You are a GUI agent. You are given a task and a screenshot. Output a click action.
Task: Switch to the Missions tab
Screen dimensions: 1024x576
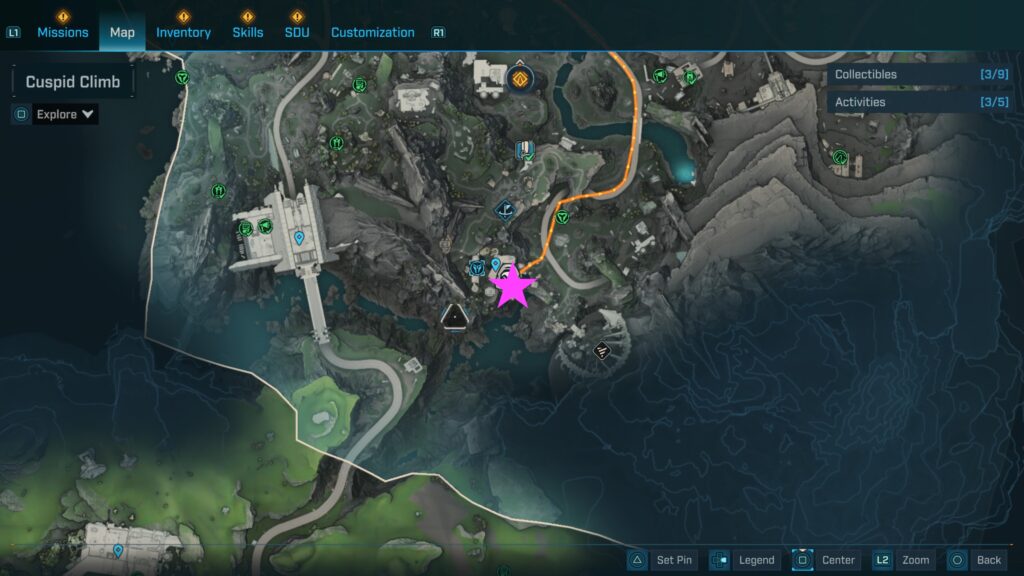click(63, 32)
